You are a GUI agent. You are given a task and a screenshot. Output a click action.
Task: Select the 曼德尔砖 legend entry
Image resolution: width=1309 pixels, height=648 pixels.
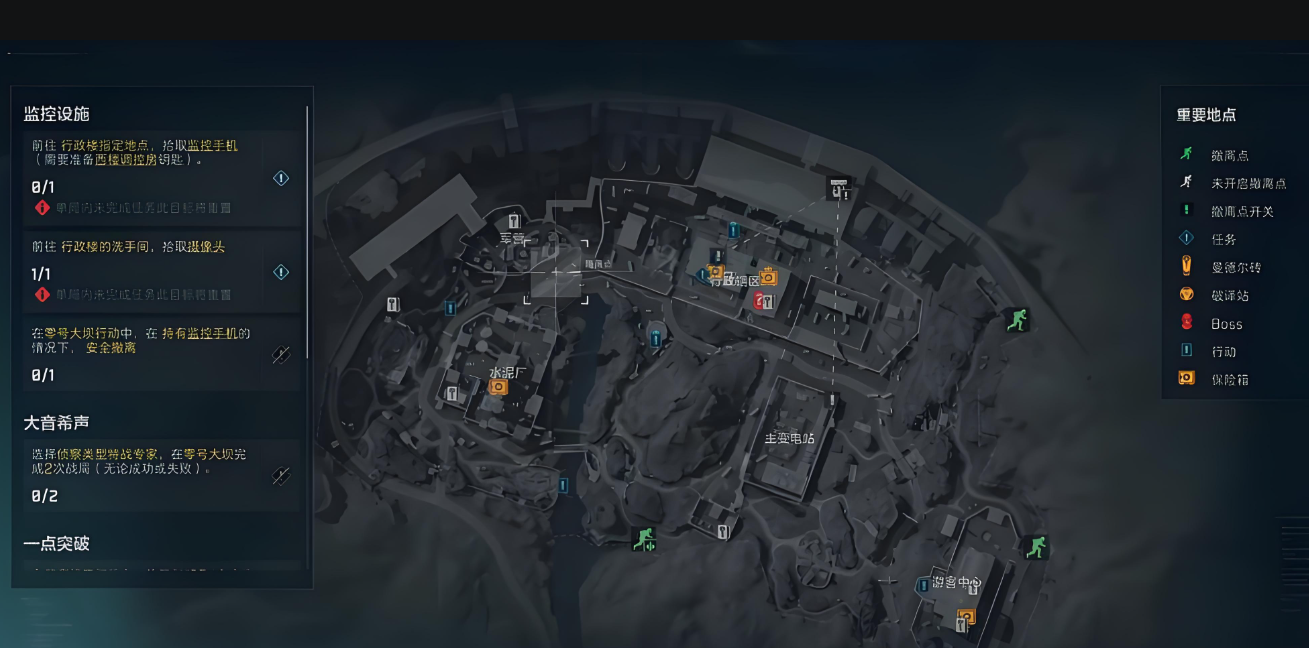1235,267
